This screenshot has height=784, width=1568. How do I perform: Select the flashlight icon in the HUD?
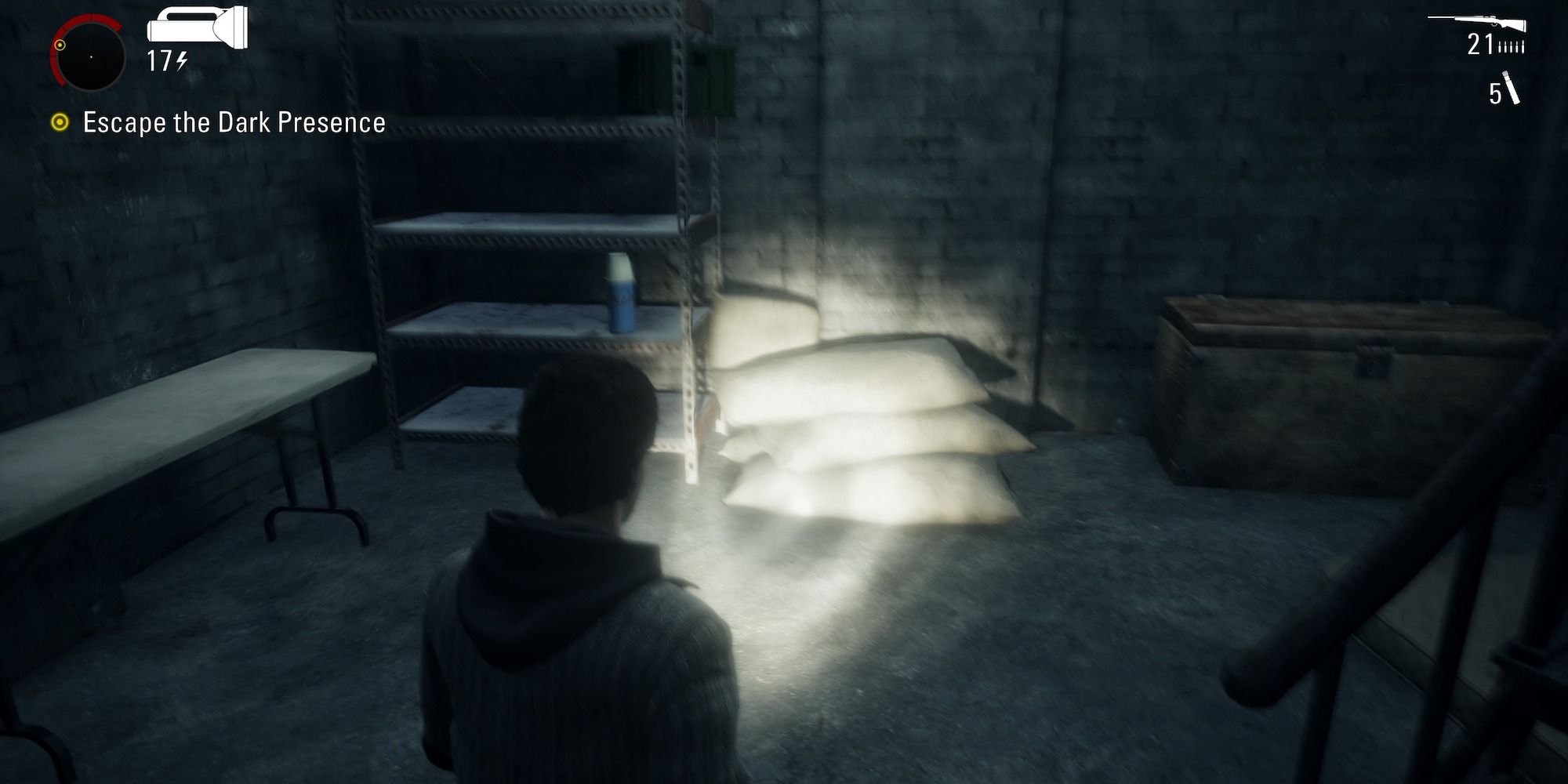(x=196, y=24)
